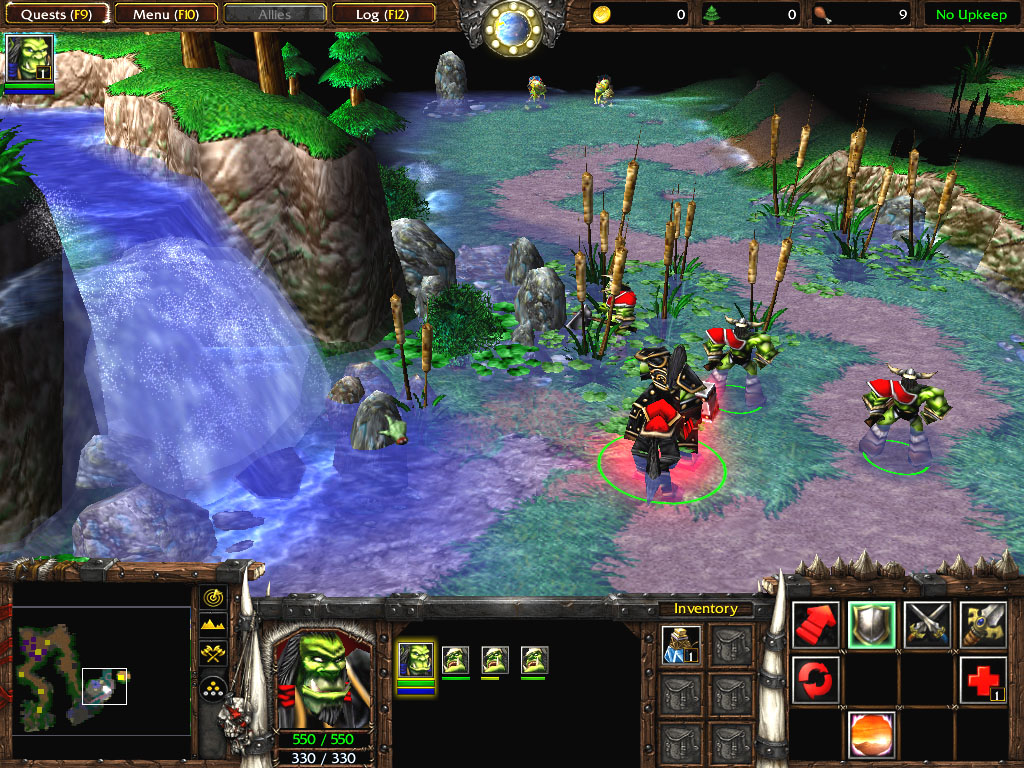Viewport: 1024px width, 768px height.
Task: Choose the Move command red arrow
Action: coord(816,625)
